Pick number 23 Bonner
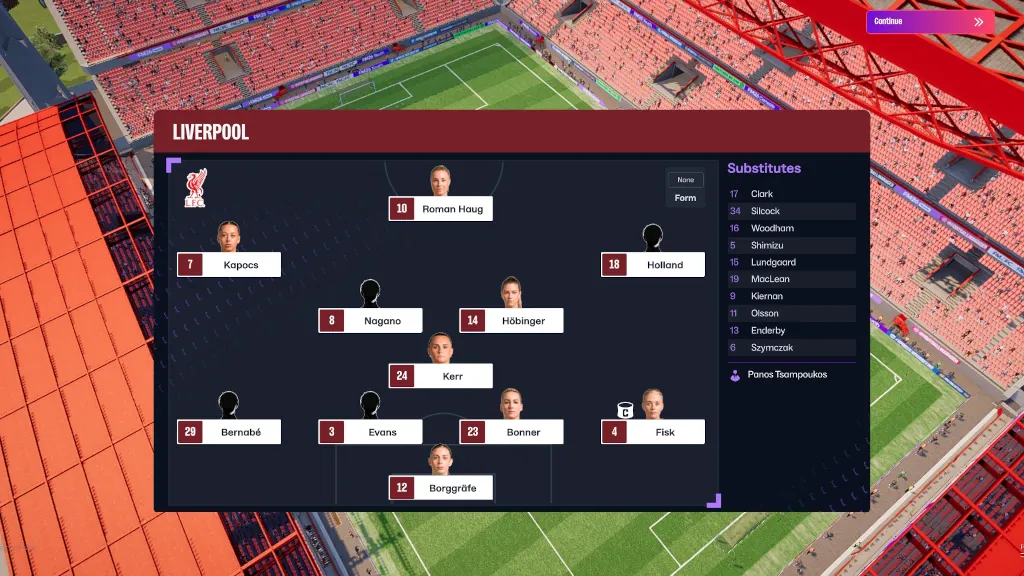This screenshot has height=576, width=1024. tap(511, 432)
